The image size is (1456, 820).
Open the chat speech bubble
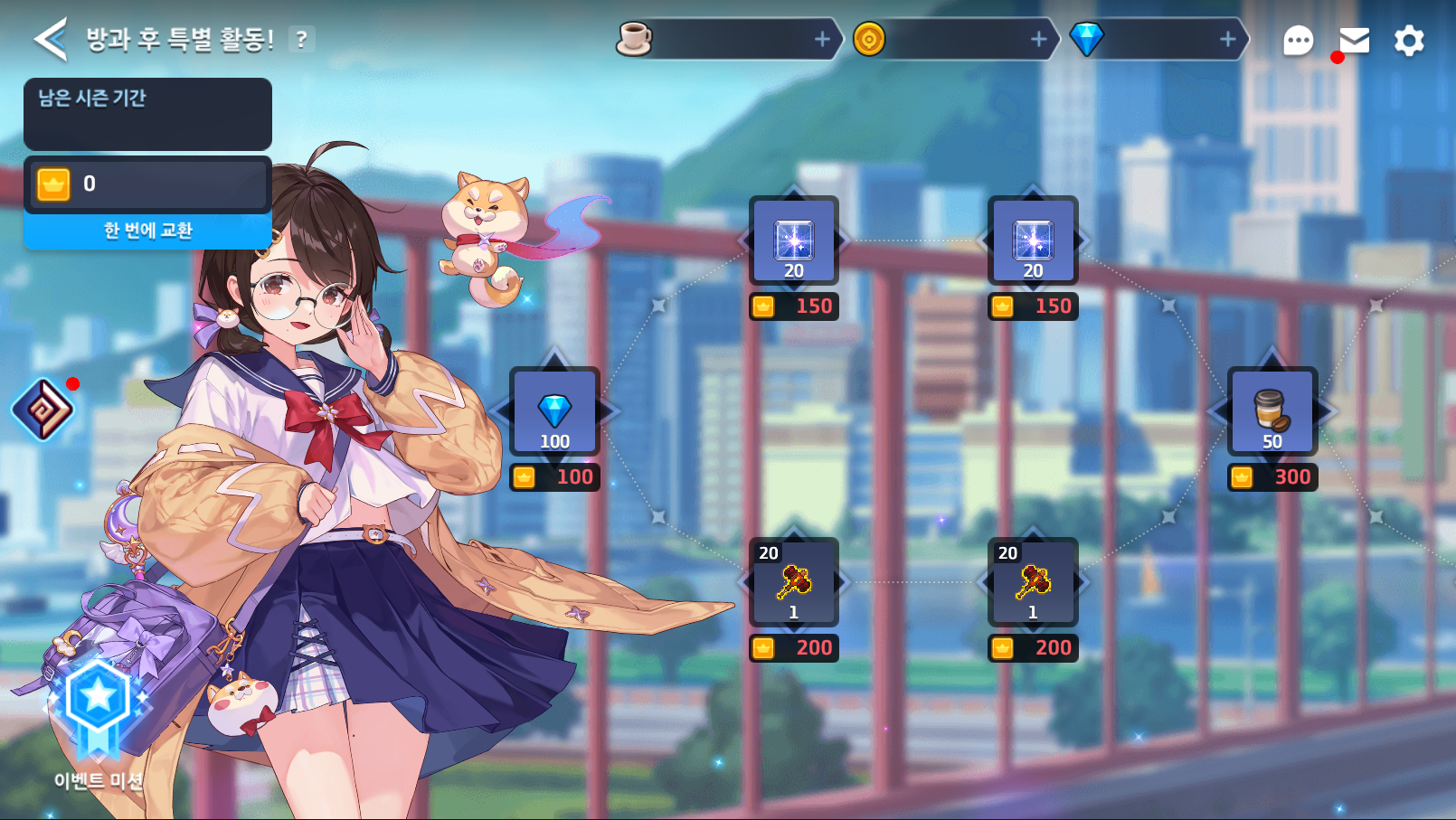[x=1298, y=41]
